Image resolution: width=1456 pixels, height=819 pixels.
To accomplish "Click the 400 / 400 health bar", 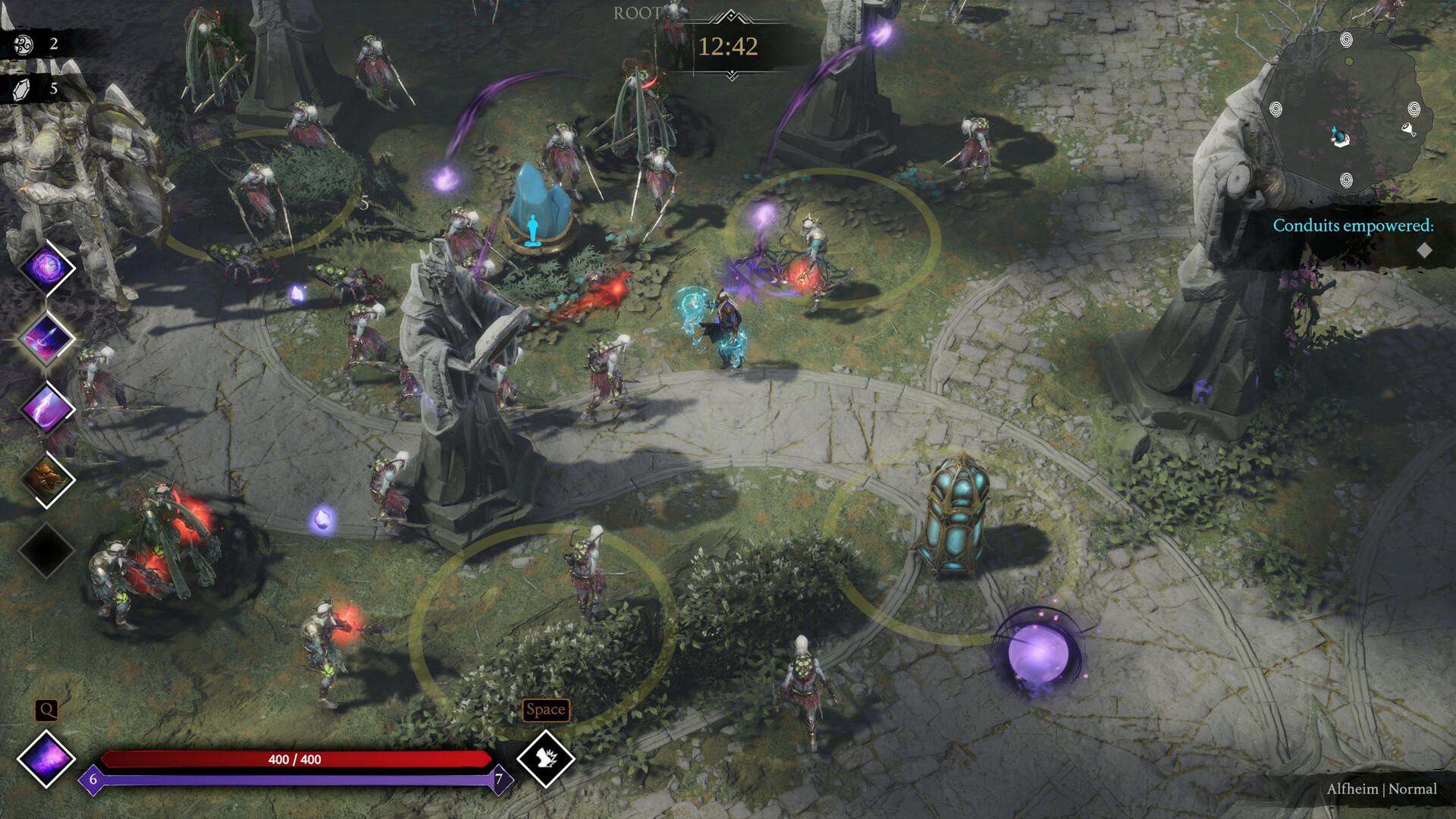I will [x=296, y=758].
